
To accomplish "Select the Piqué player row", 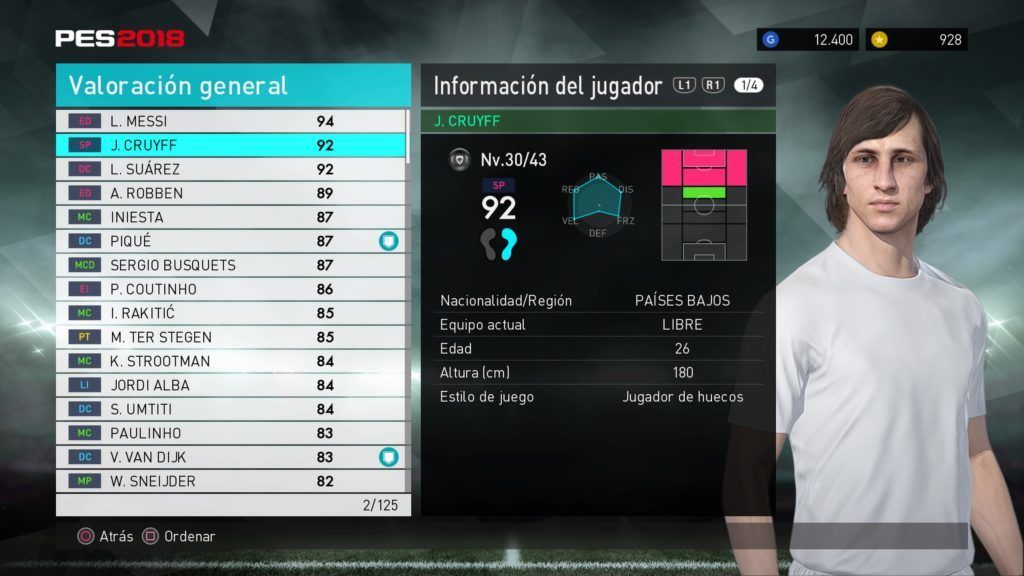I will 232,241.
